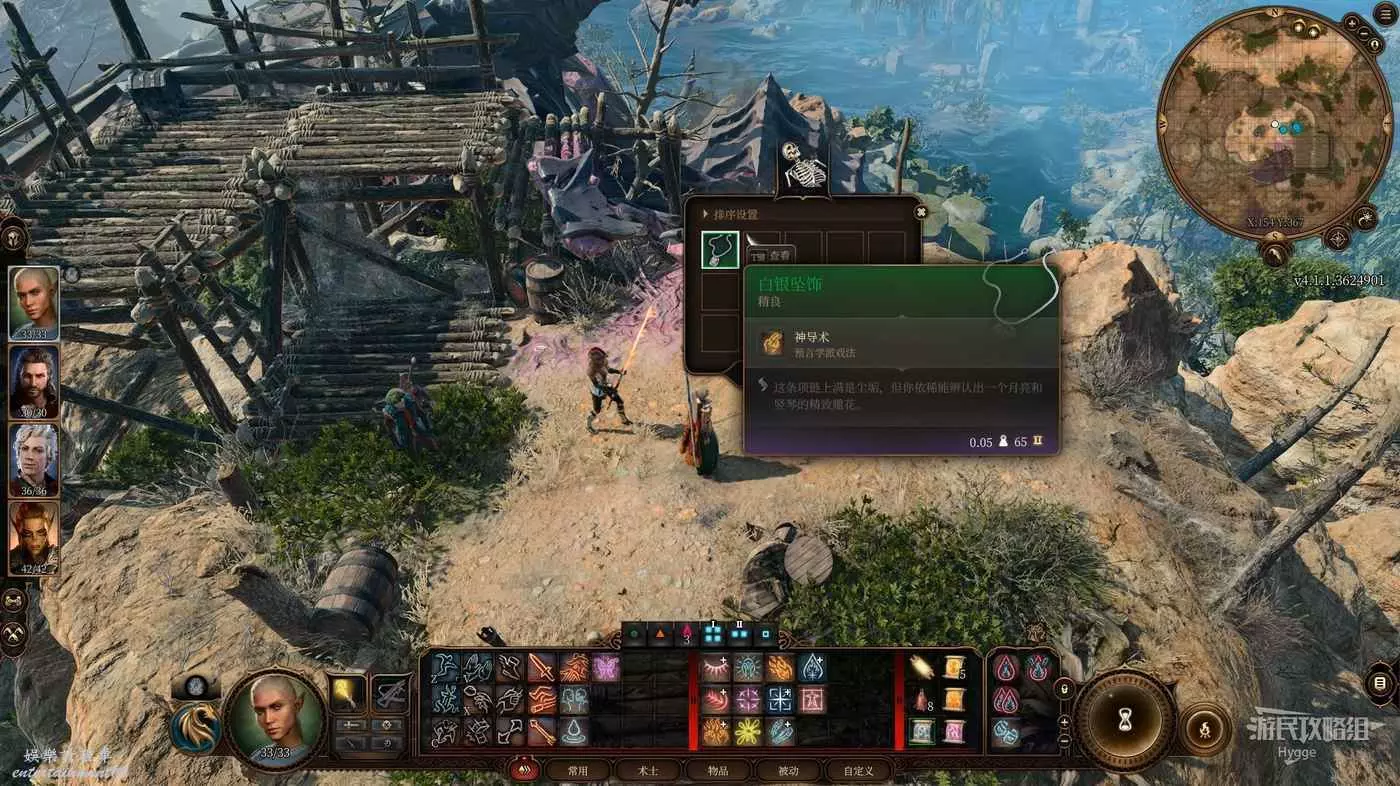Image resolution: width=1400 pixels, height=786 pixels.
Task: Select the white-haired companion portrait with 36/36
Action: click(x=34, y=458)
